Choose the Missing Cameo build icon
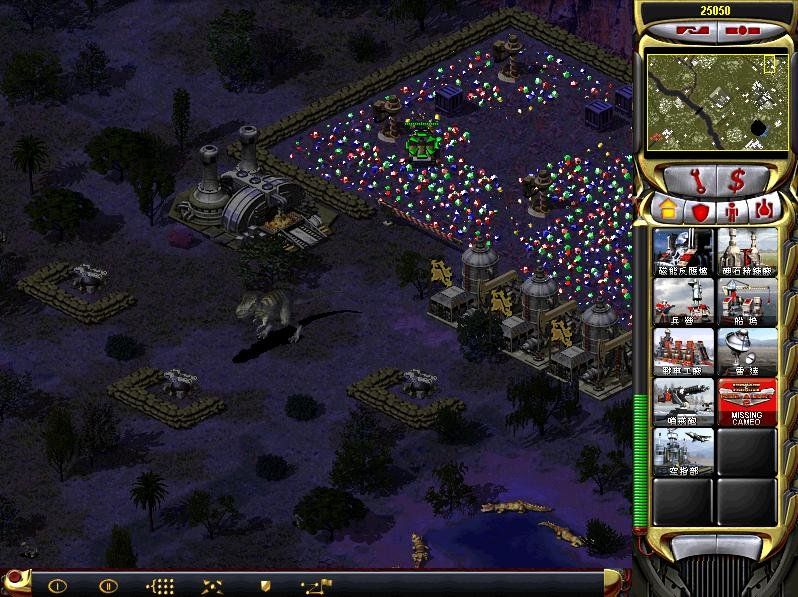798x597 pixels. click(747, 401)
